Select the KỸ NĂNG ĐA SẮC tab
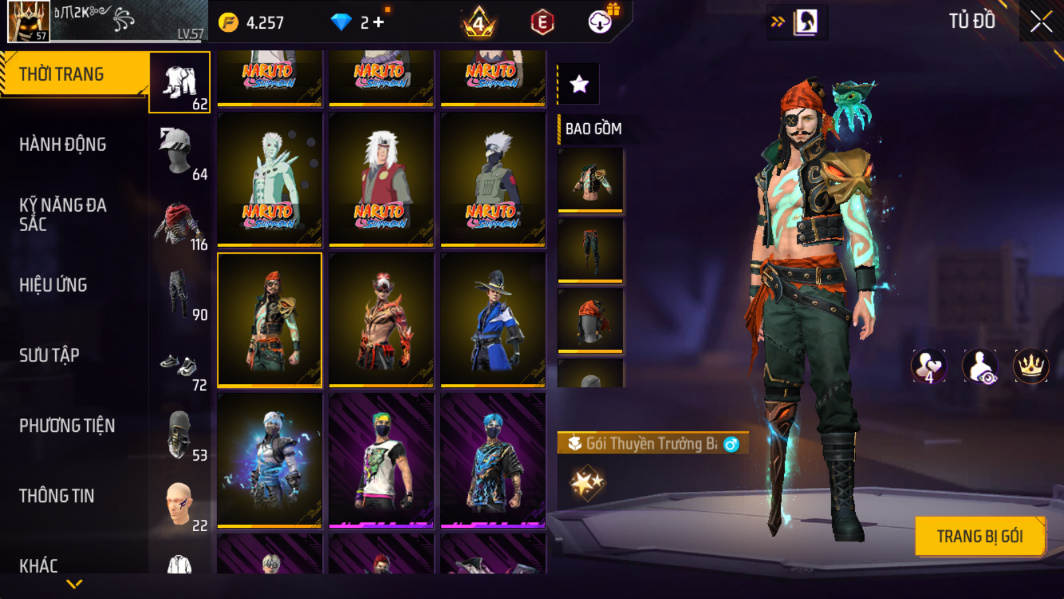This screenshot has width=1064, height=599. click(x=63, y=214)
